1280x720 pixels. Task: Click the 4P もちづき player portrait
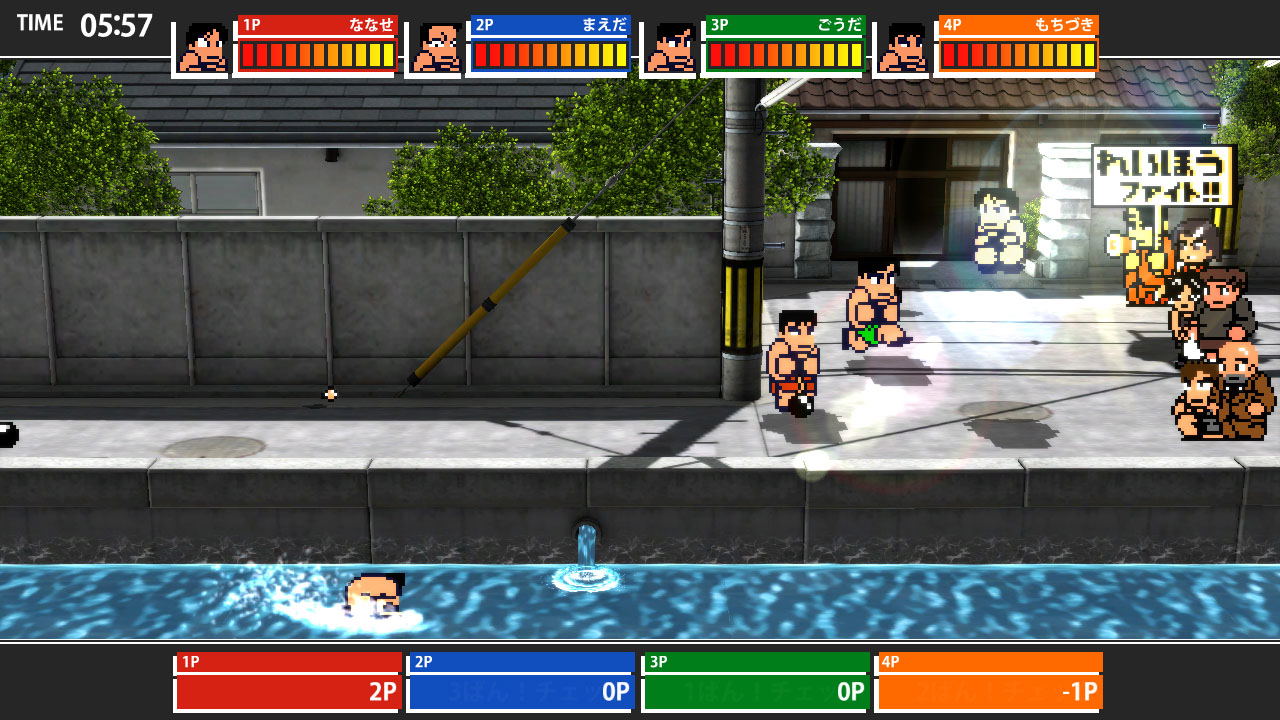[903, 48]
